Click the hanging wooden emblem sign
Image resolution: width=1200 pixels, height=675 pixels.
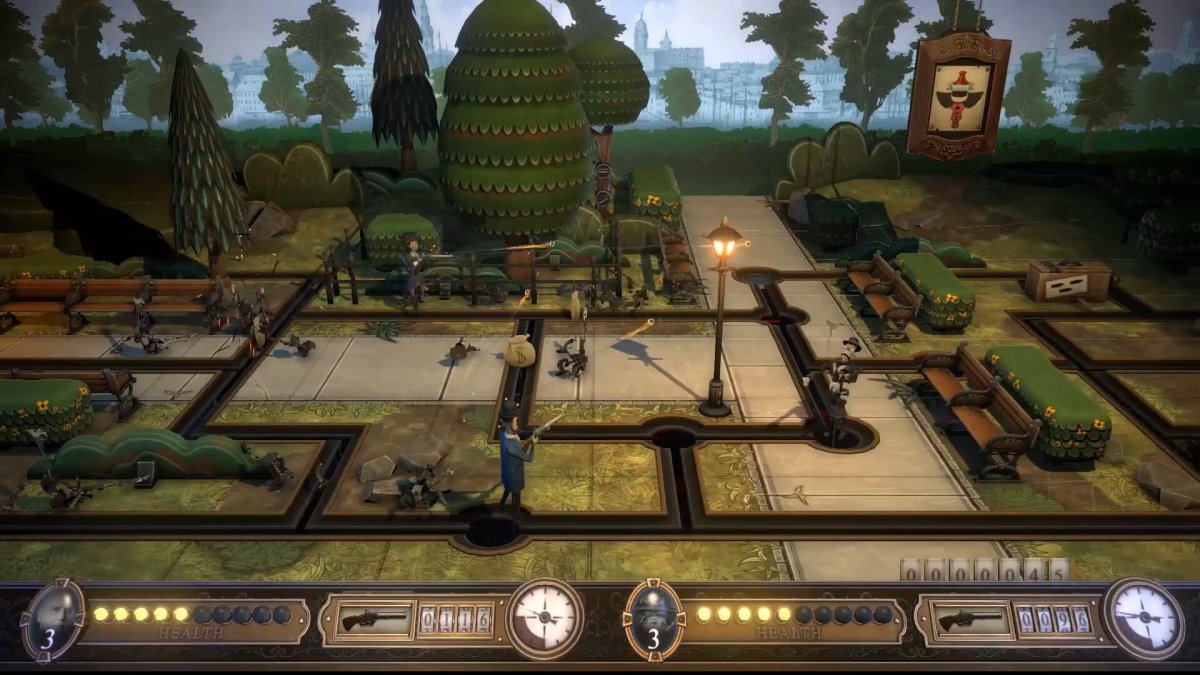[x=958, y=95]
